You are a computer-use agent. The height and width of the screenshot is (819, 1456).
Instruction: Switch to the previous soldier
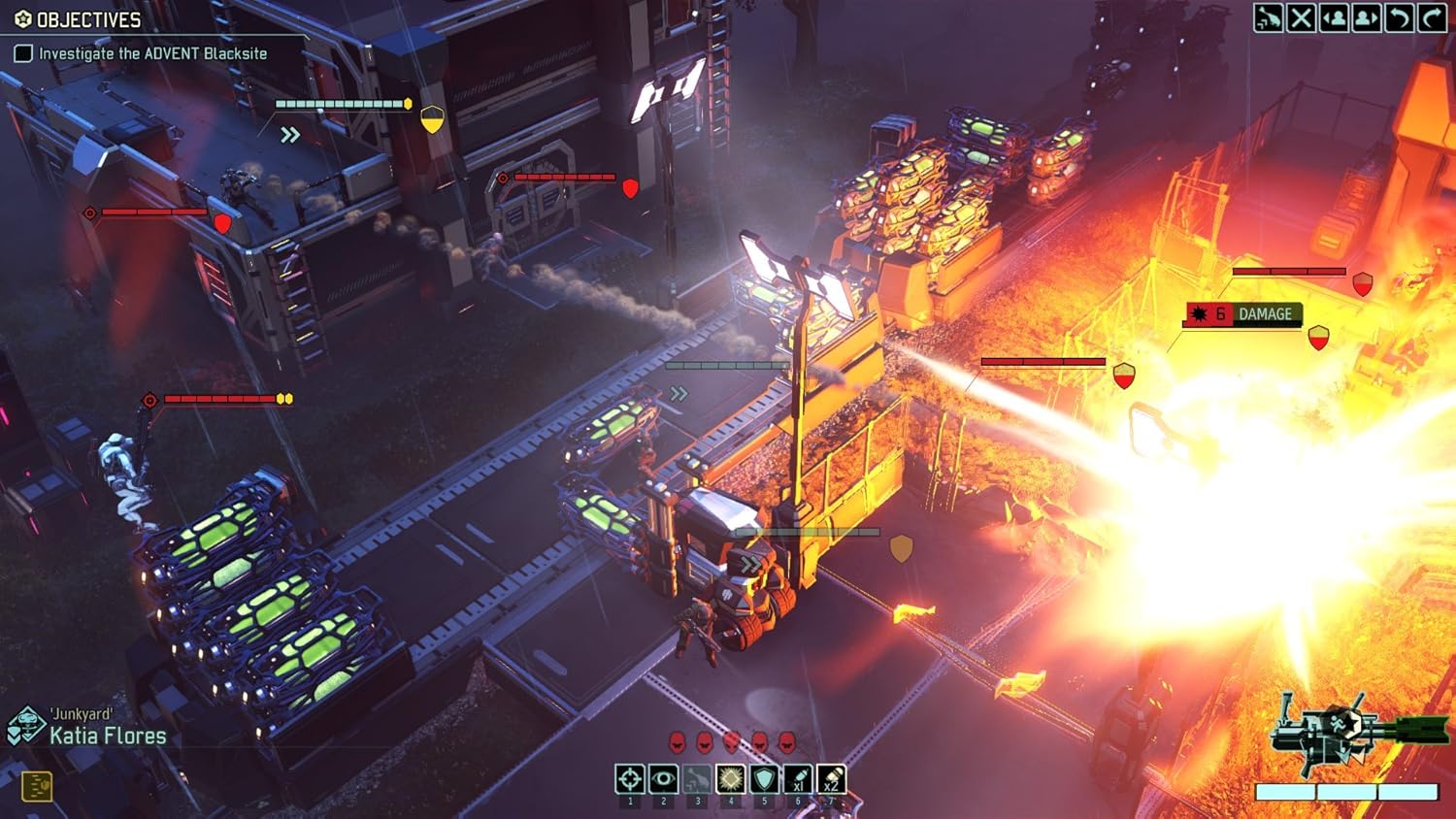pyautogui.click(x=1334, y=18)
